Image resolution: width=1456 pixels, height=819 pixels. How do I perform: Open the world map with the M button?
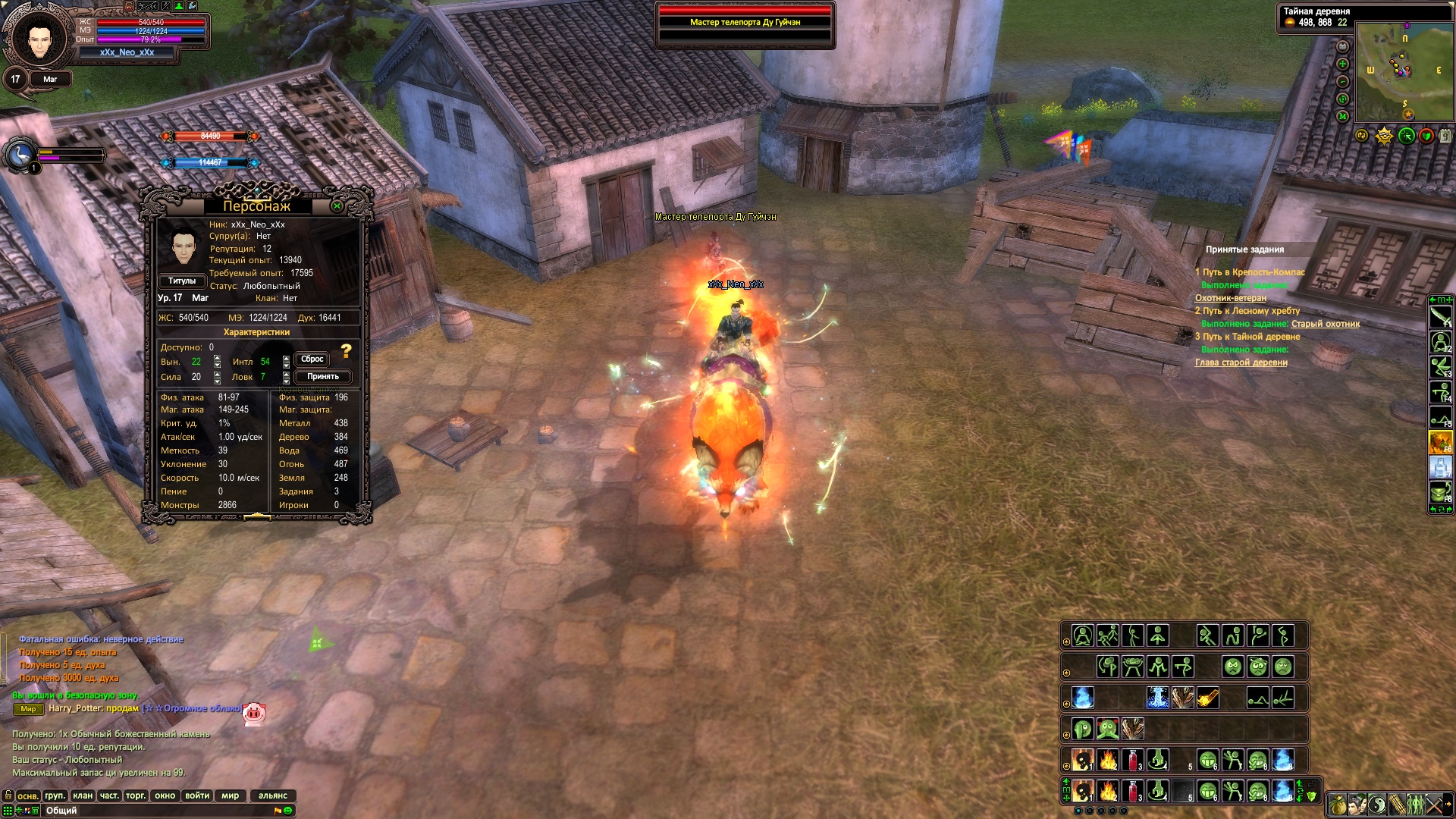pyautogui.click(x=1342, y=116)
